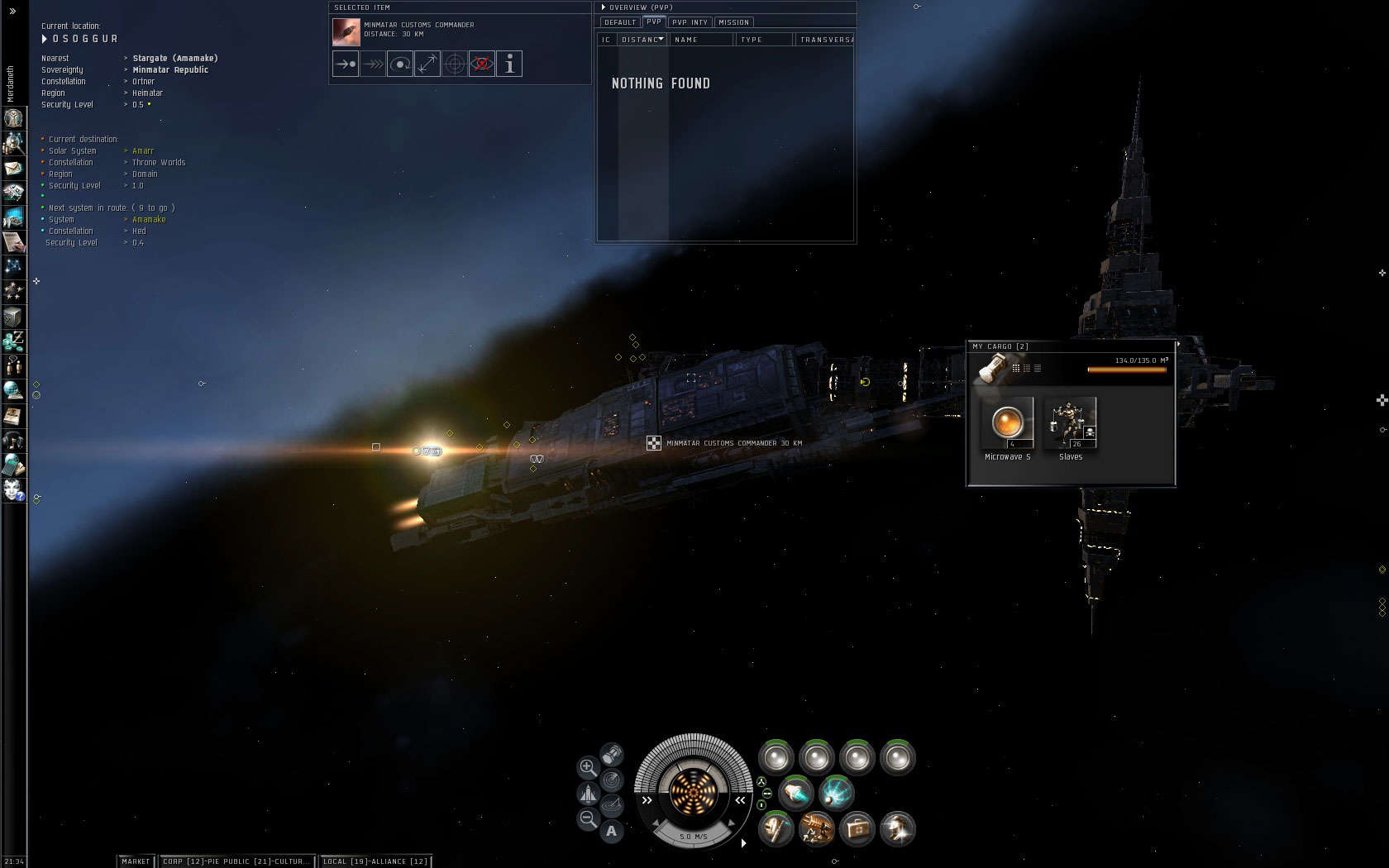Toggle the autopilot "A" button

click(x=612, y=831)
